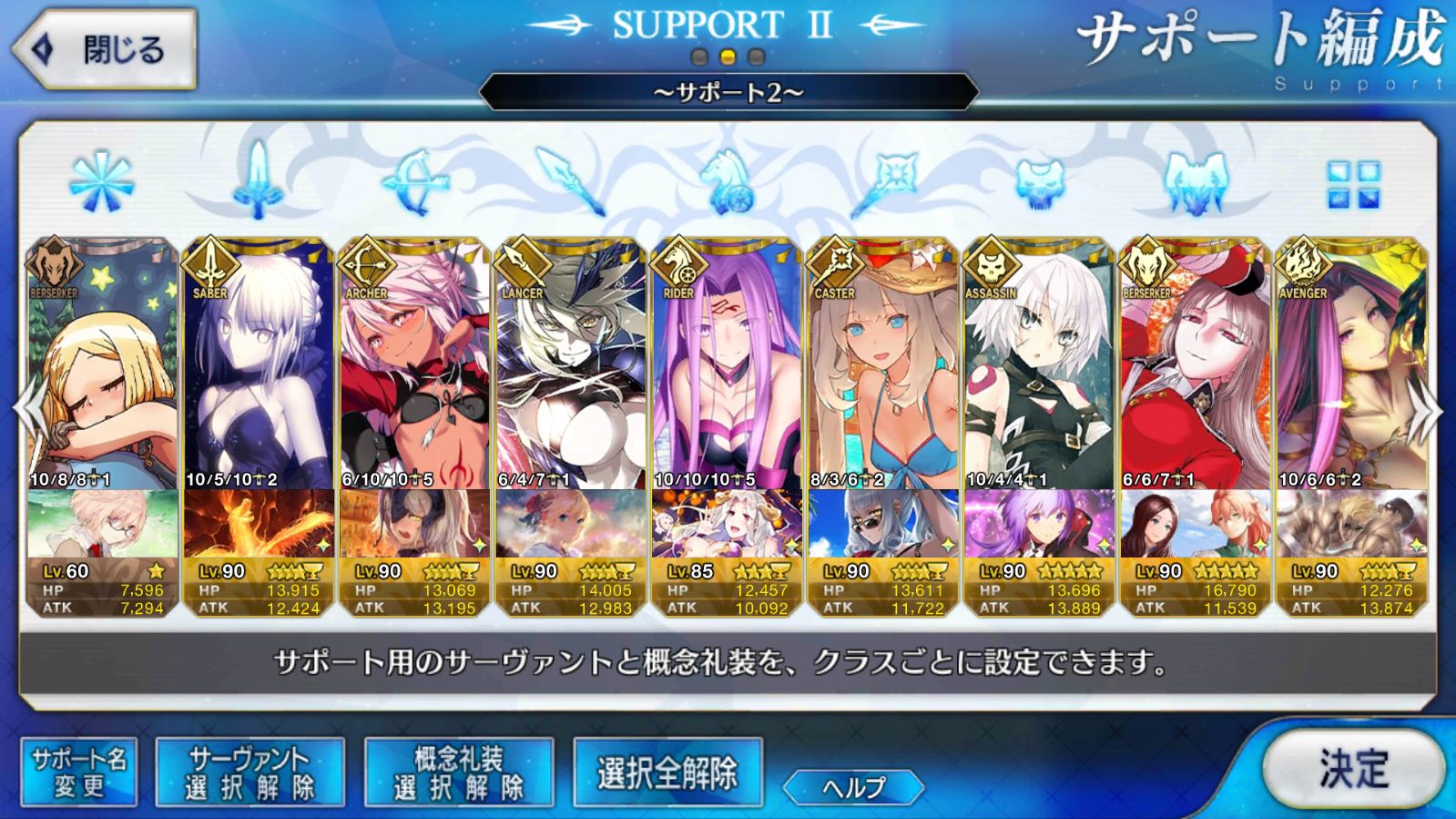Click サーヴァント 選択解除 to remove servants

[249, 773]
